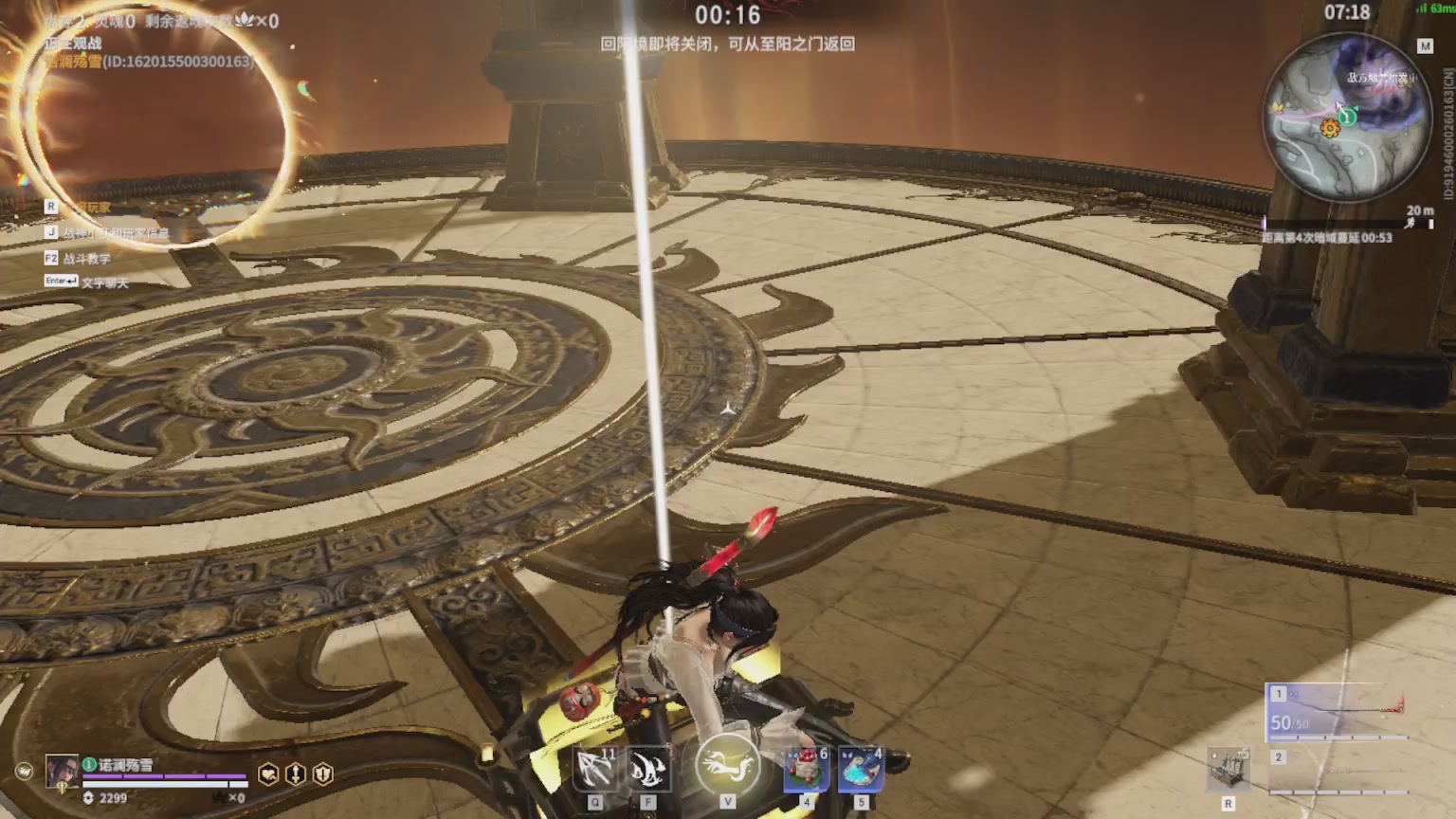Click the wing emblem beside the portrait

tap(24, 771)
